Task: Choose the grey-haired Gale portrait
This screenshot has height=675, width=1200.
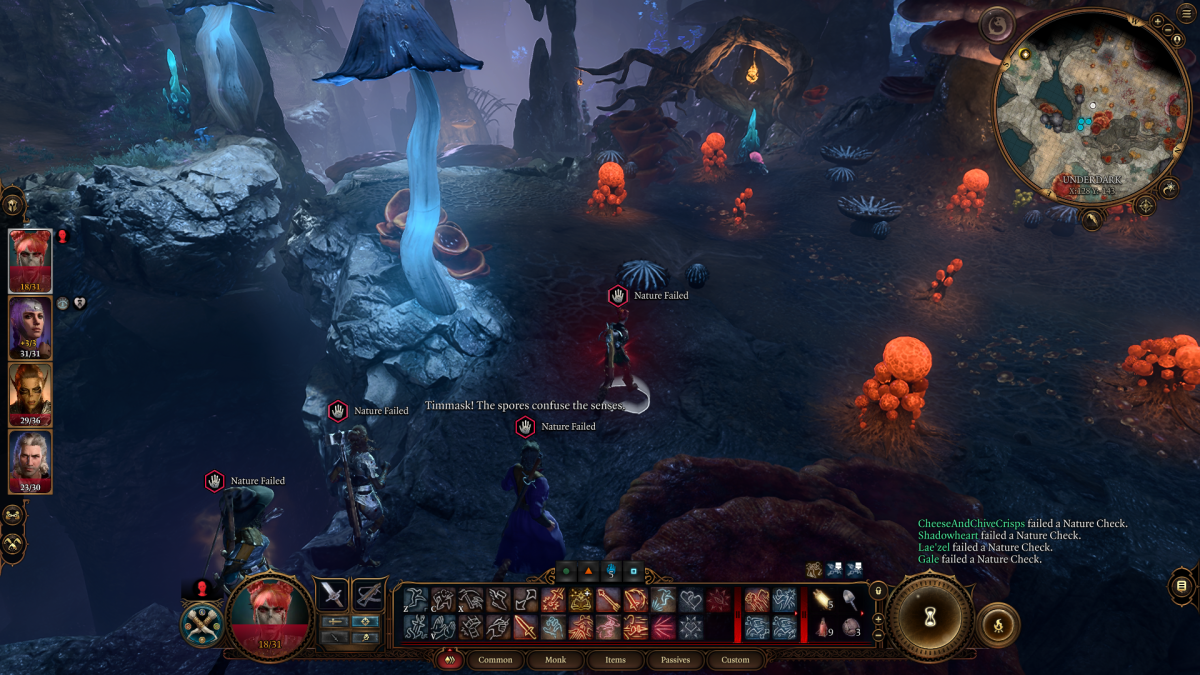Action: point(30,461)
